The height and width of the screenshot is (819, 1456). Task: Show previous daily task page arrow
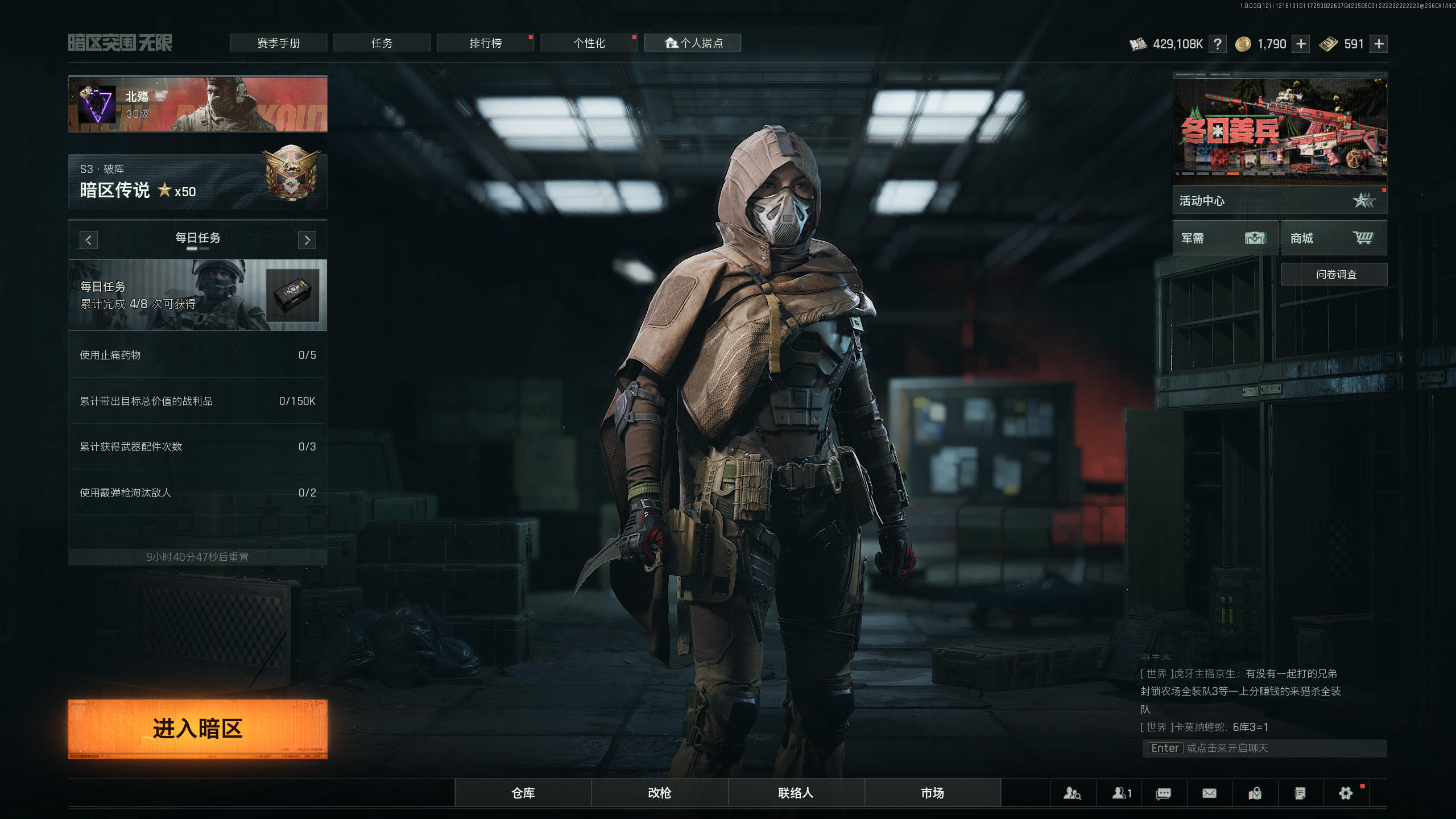[x=88, y=240]
